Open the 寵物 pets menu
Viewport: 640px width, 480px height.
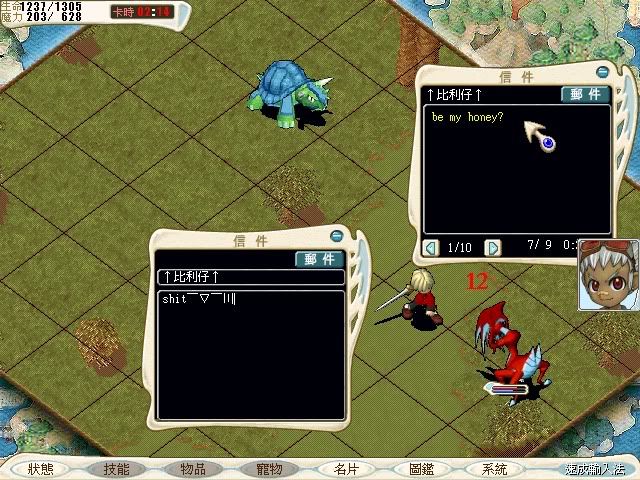pyautogui.click(x=269, y=469)
